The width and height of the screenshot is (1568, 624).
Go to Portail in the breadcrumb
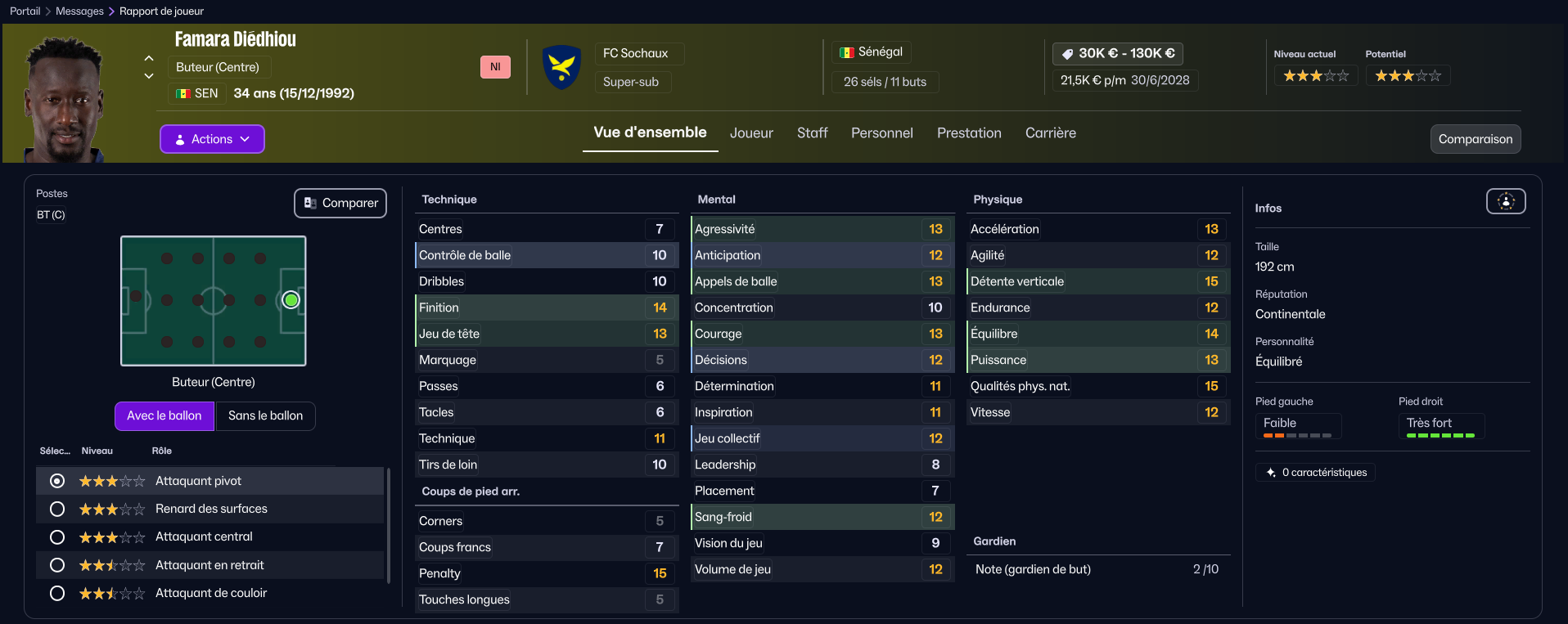coord(25,11)
